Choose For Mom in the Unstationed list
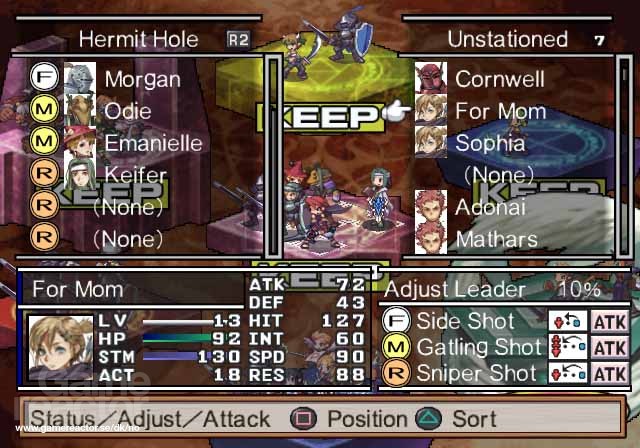Viewport: 640px width, 448px height. click(x=500, y=111)
